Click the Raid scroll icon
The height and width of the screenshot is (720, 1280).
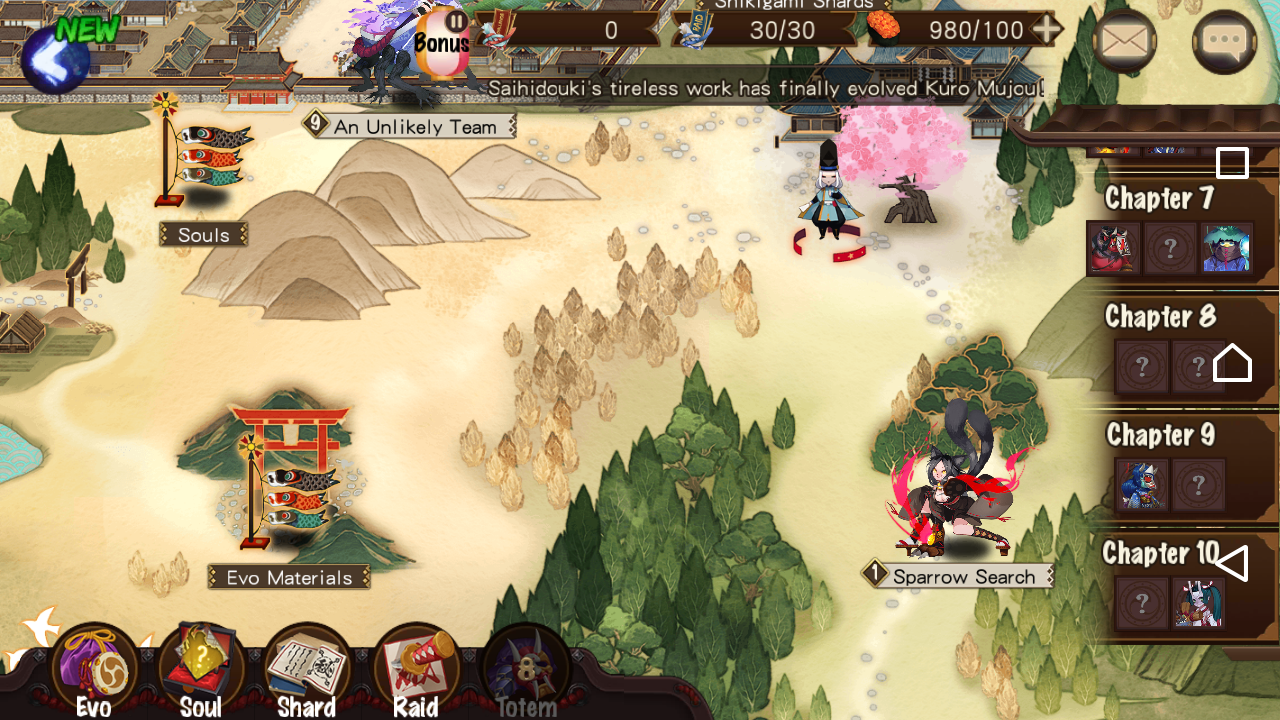tap(415, 660)
